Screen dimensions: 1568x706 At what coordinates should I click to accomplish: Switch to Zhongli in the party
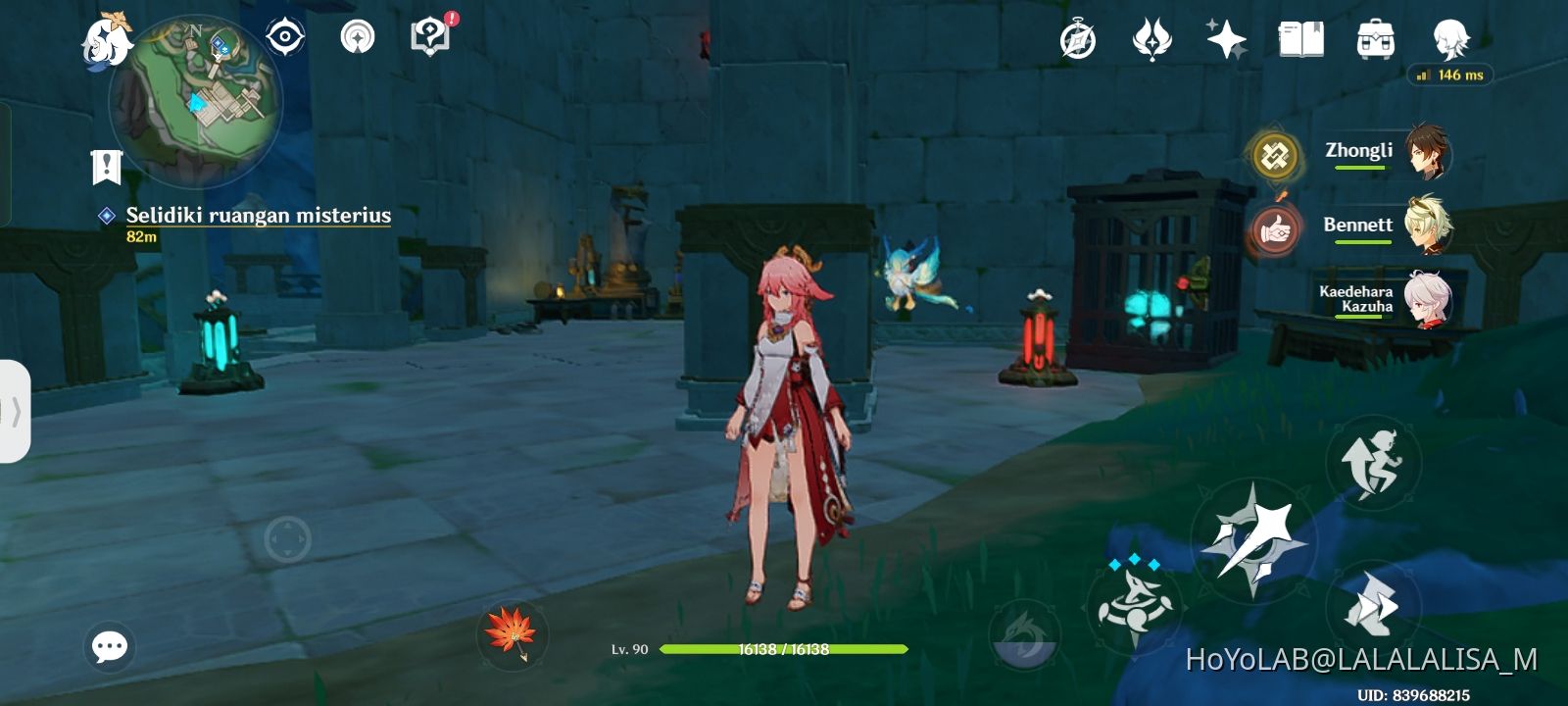click(x=1426, y=152)
